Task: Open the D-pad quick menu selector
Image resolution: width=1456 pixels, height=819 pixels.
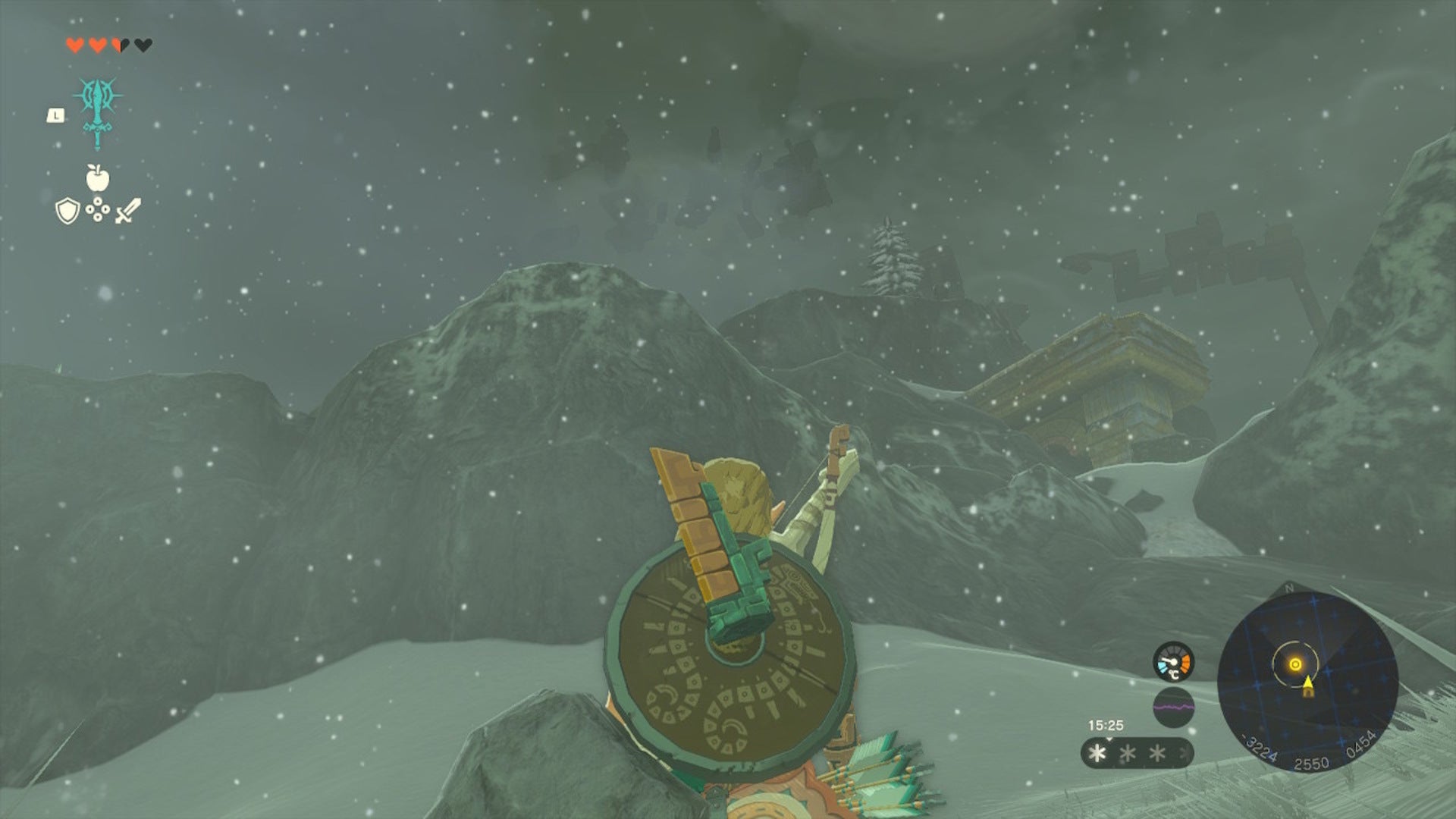Action: [98, 209]
